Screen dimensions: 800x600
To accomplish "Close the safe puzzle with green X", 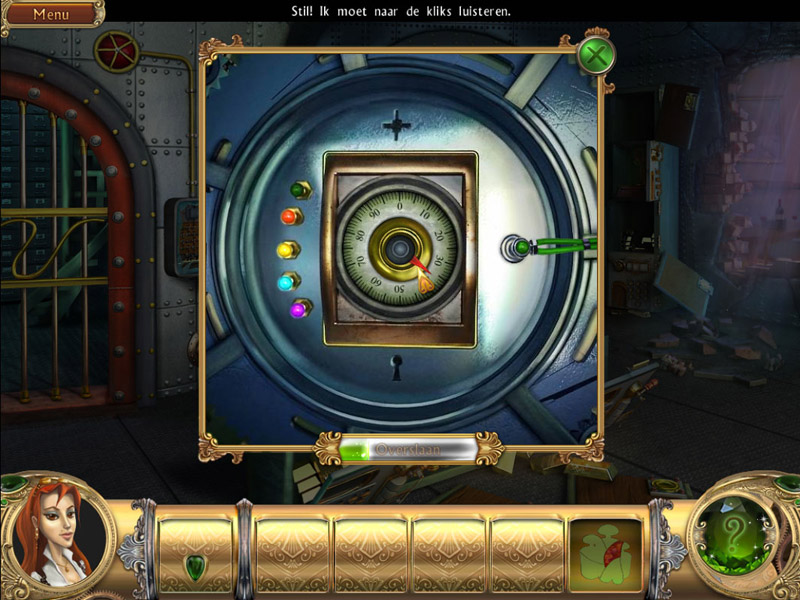I will pyautogui.click(x=595, y=54).
